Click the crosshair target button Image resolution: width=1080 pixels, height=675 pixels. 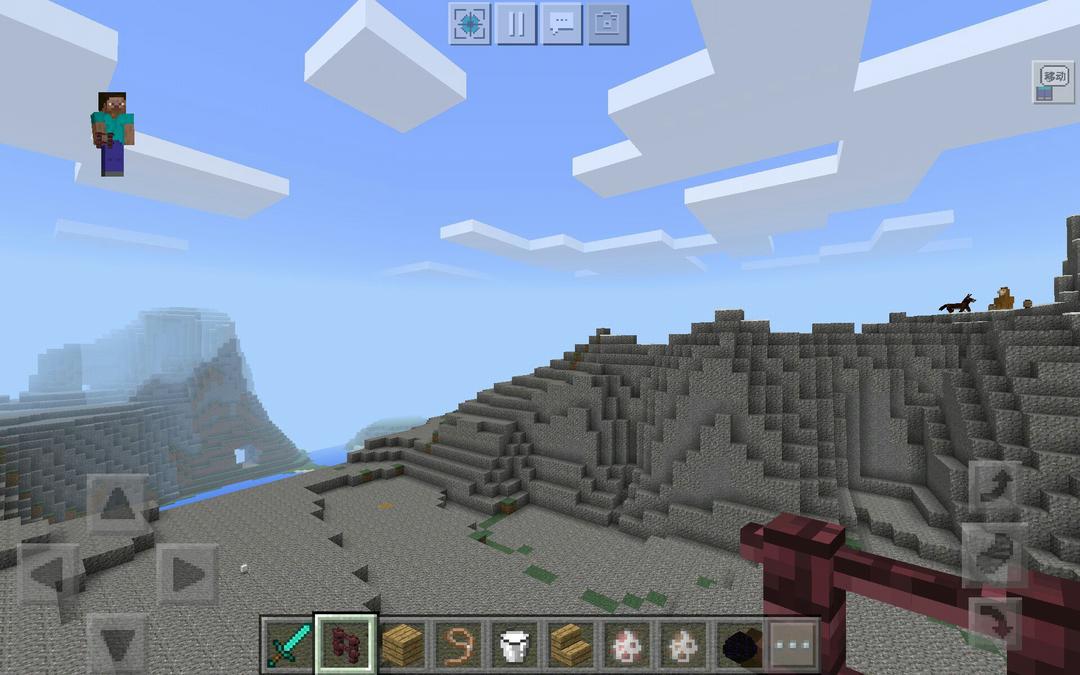tap(470, 24)
